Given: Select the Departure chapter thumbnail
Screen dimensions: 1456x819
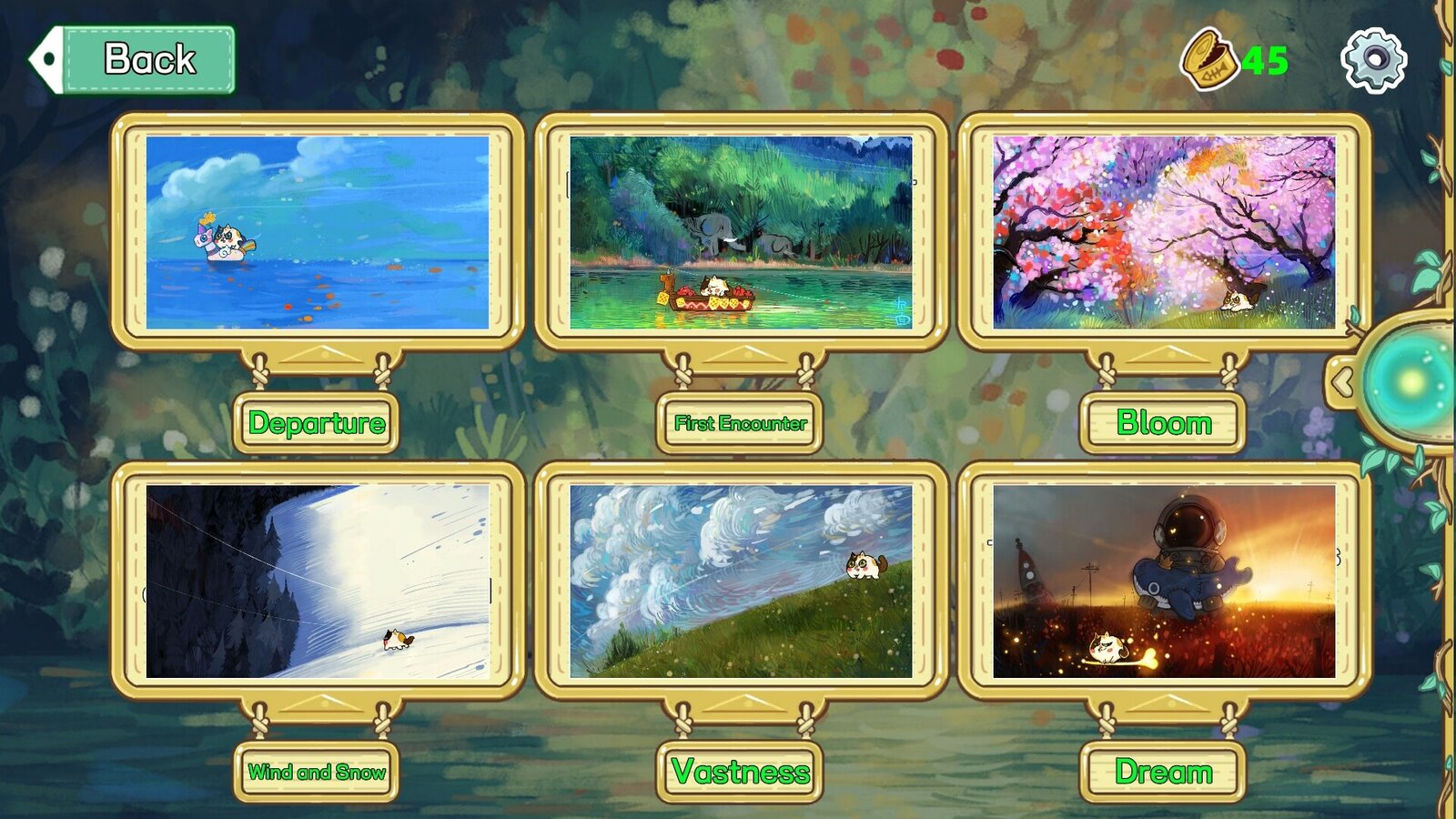Looking at the screenshot, I should tap(318, 230).
